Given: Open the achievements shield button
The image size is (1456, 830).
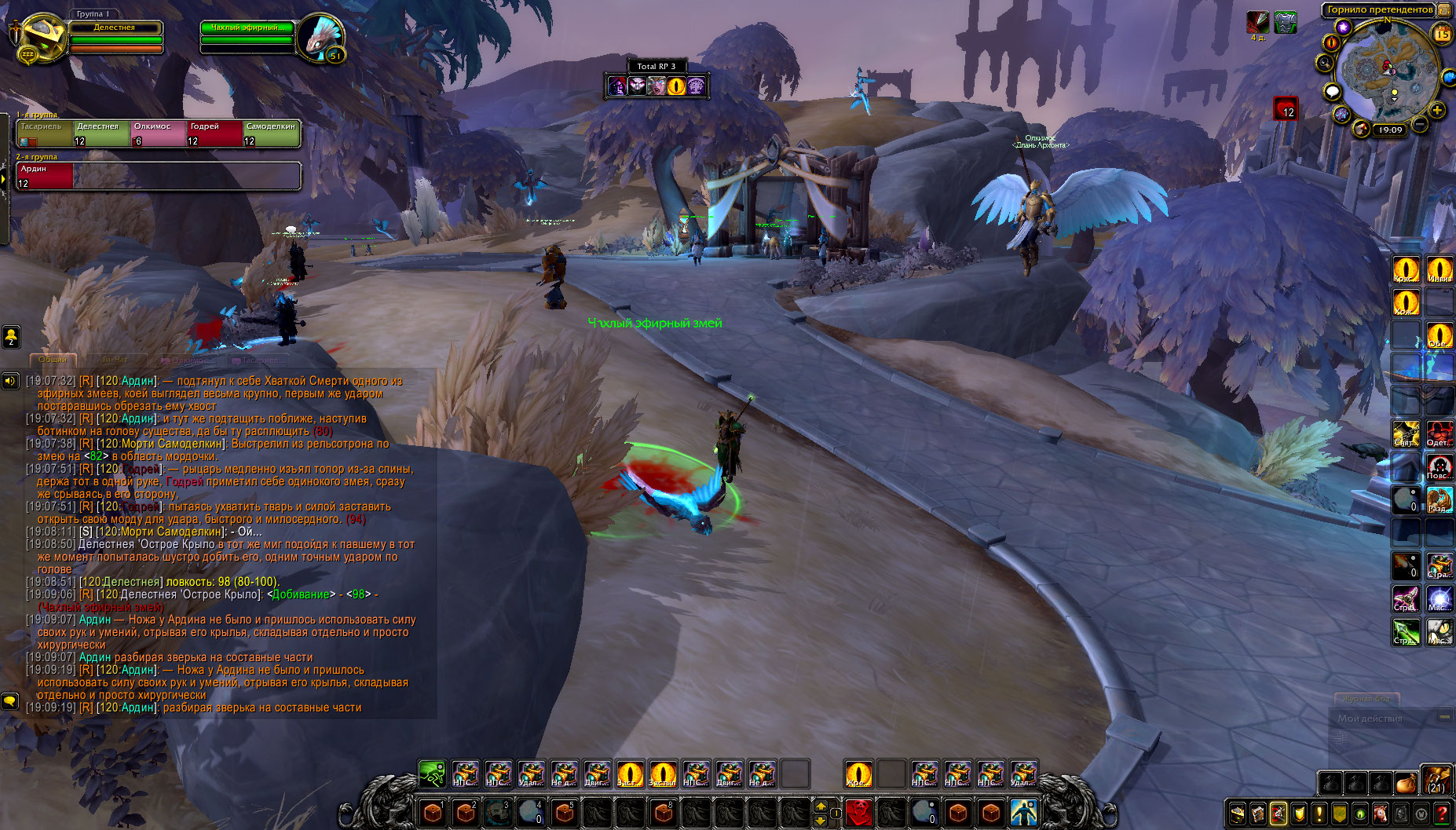Looking at the screenshot, I should pyautogui.click(x=1299, y=814).
